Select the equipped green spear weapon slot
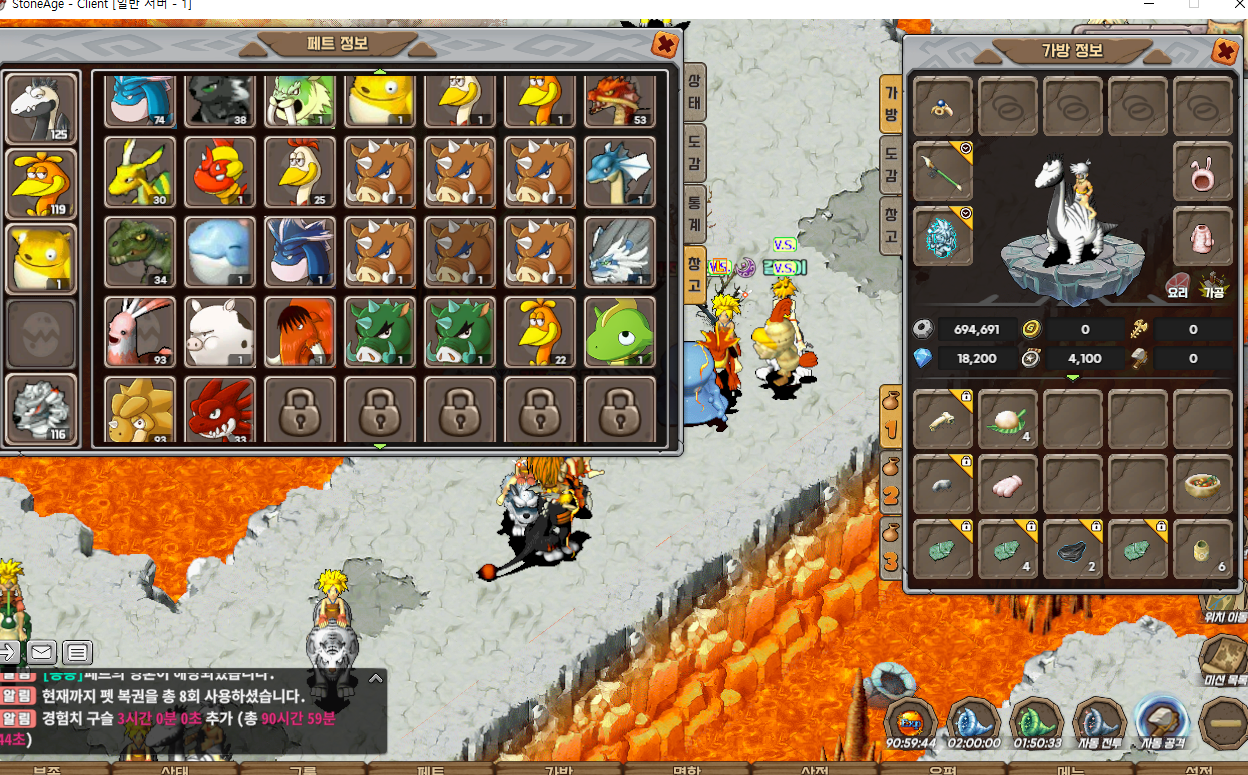1248x775 pixels. (x=942, y=170)
